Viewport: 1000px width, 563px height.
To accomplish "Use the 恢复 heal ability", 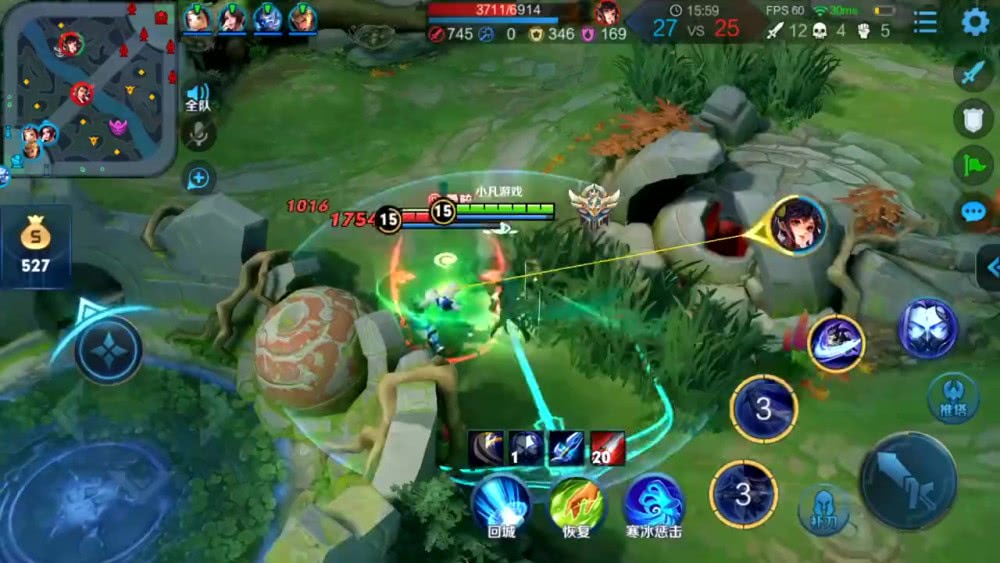I will click(577, 503).
